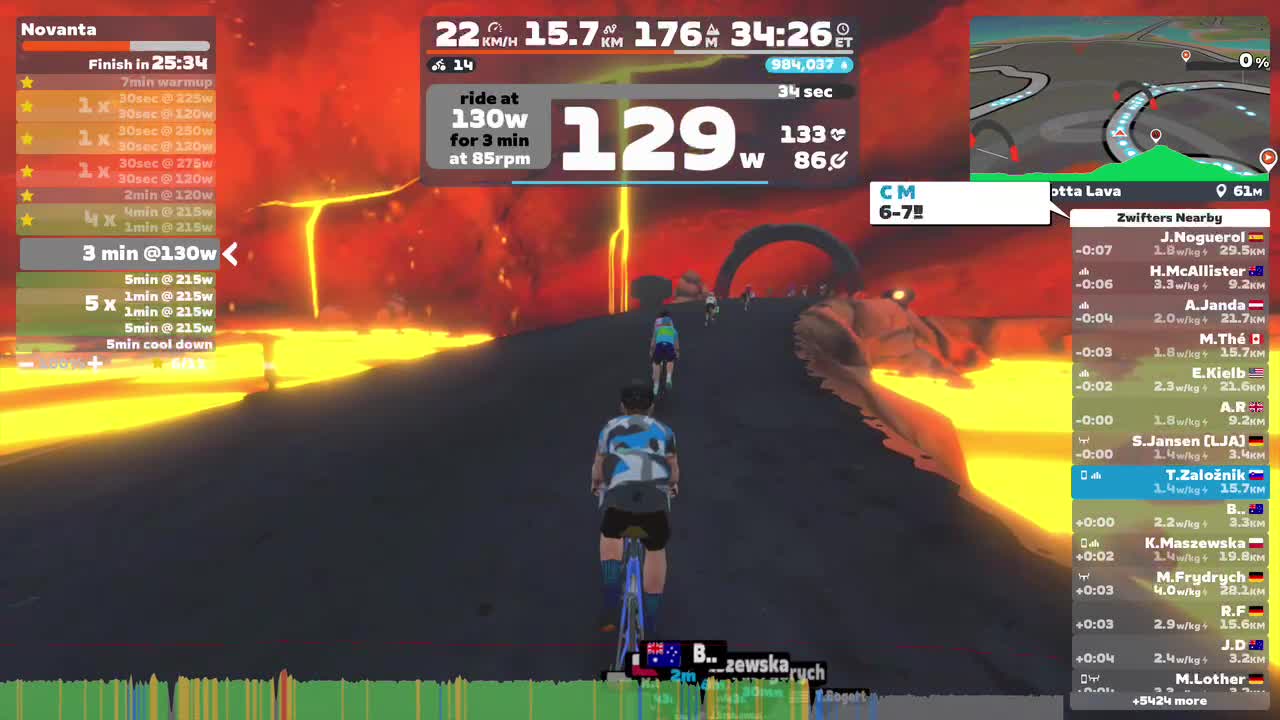Decrease workout intensity using the minus control
Image resolution: width=1280 pixels, height=720 pixels.
point(25,363)
